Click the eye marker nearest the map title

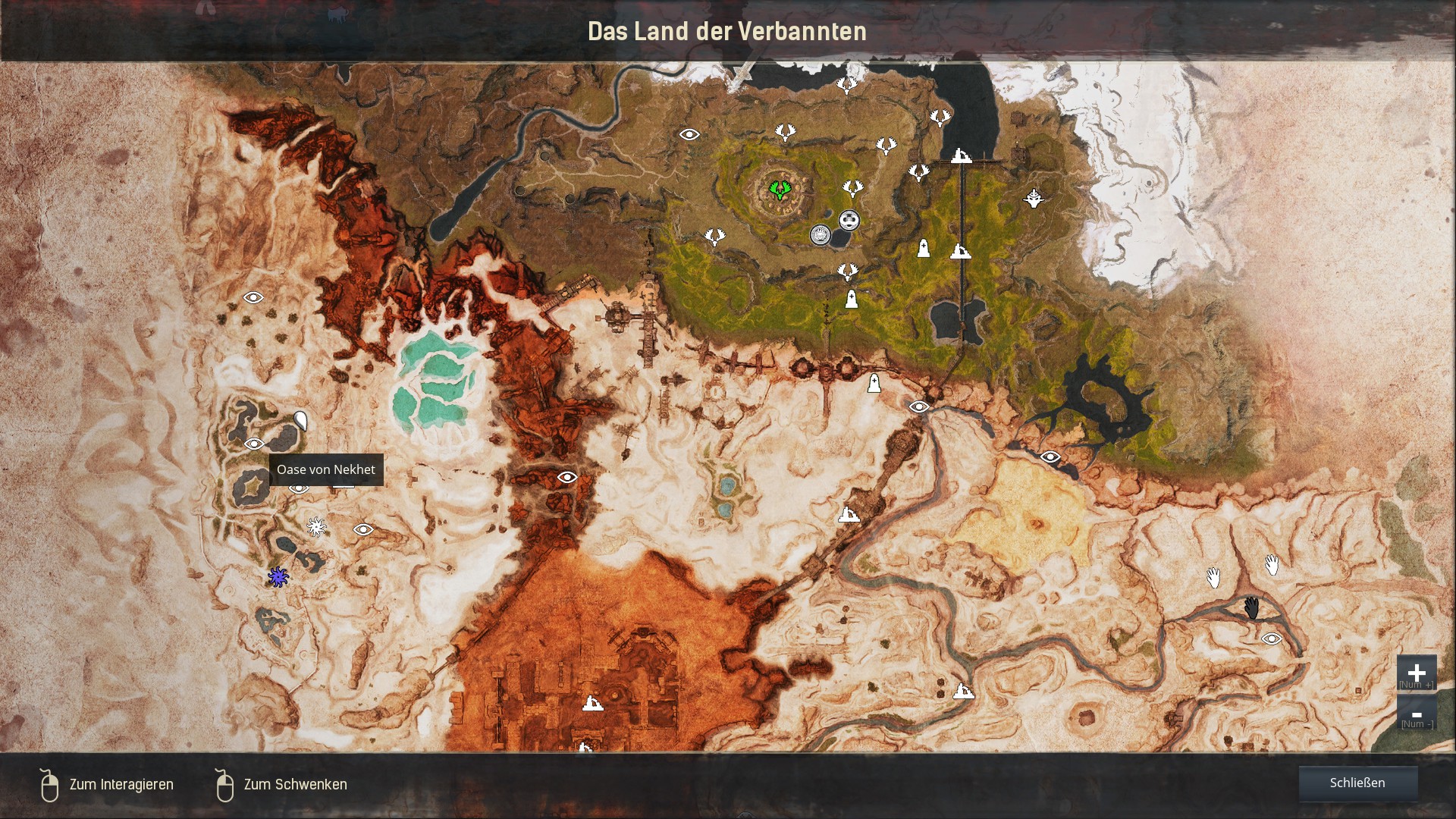(x=689, y=134)
